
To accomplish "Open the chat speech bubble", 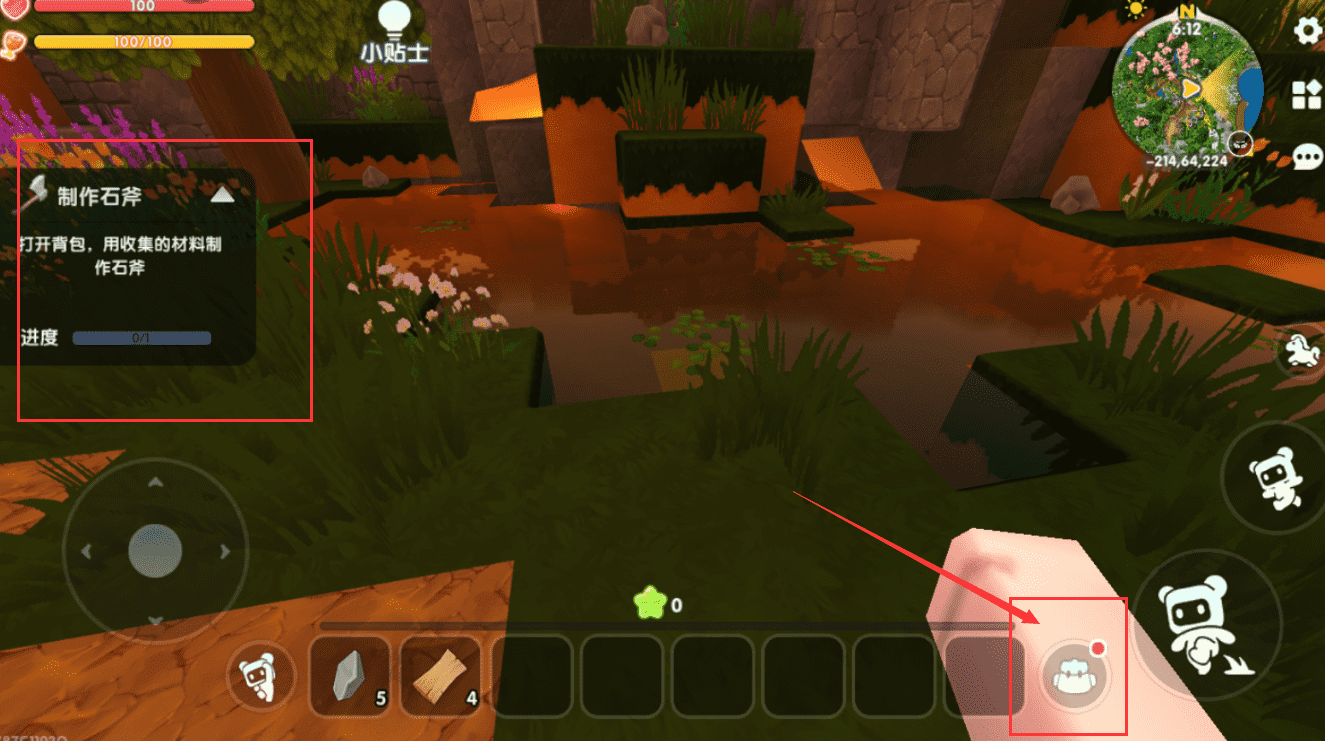I will (x=1308, y=157).
